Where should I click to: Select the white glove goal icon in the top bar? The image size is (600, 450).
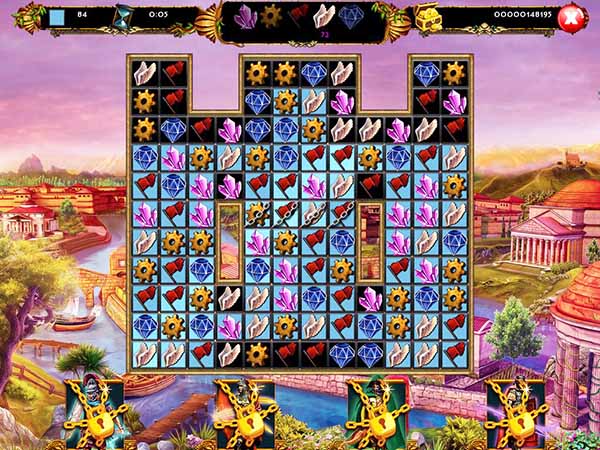(x=324, y=16)
